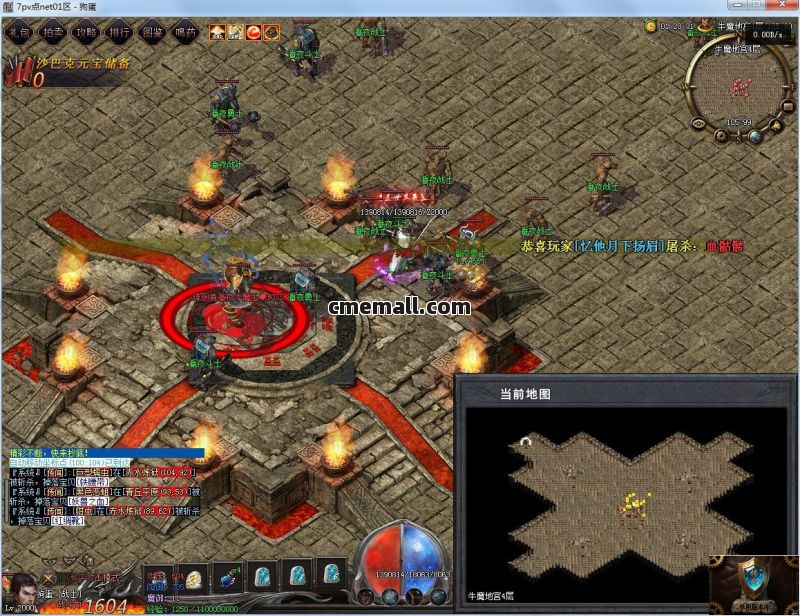Image resolution: width=800 pixels, height=616 pixels.
Task: Show the 排行 ranking list
Action: 119,32
